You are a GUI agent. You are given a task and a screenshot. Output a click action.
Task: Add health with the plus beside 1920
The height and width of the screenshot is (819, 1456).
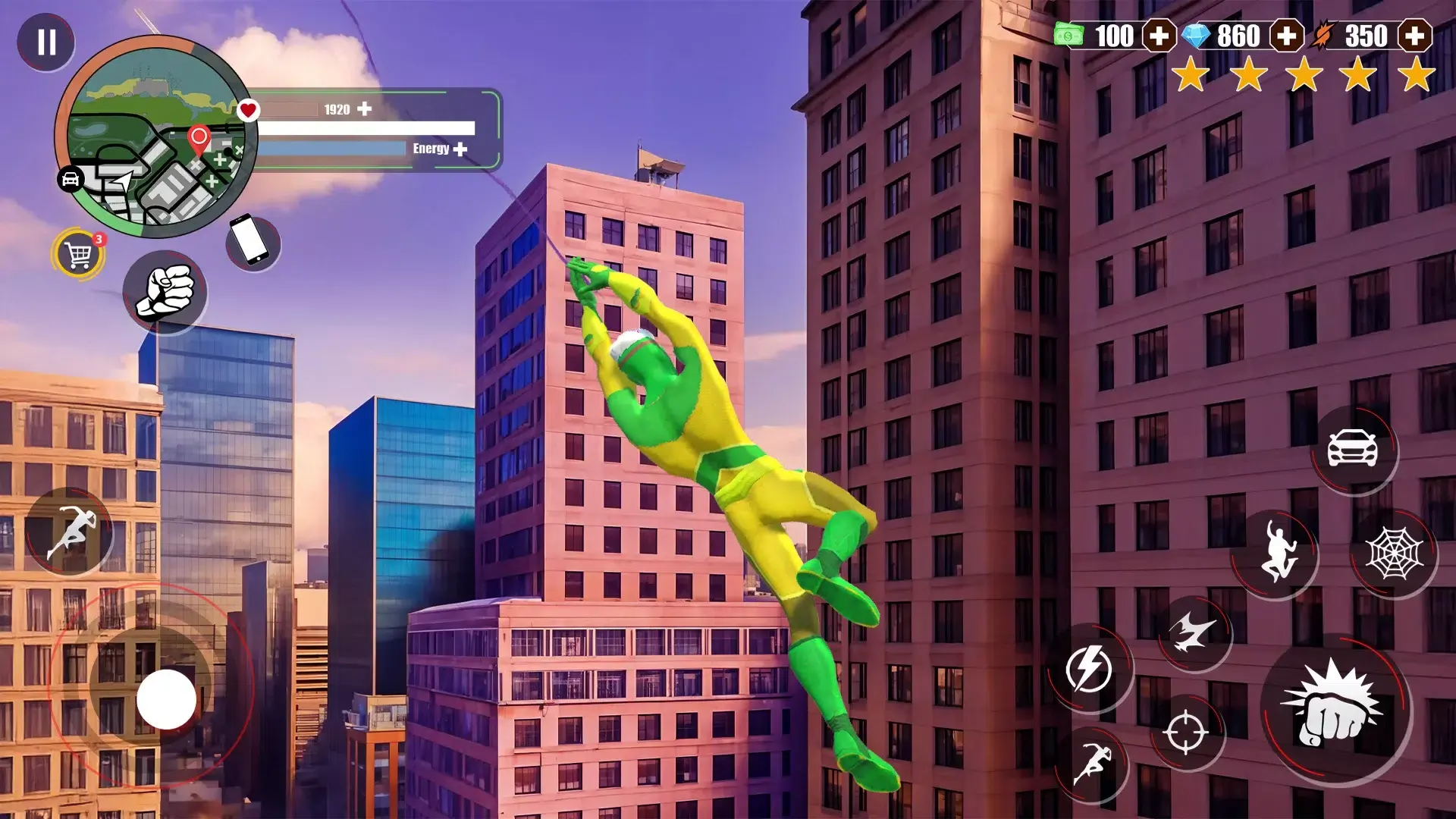tap(365, 109)
